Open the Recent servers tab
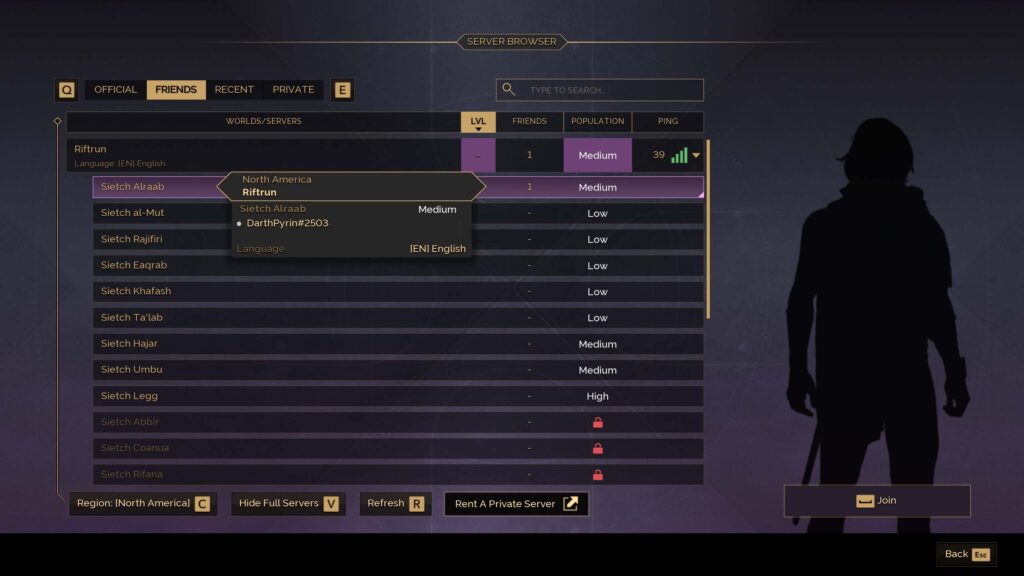The height and width of the screenshot is (576, 1024). point(234,90)
